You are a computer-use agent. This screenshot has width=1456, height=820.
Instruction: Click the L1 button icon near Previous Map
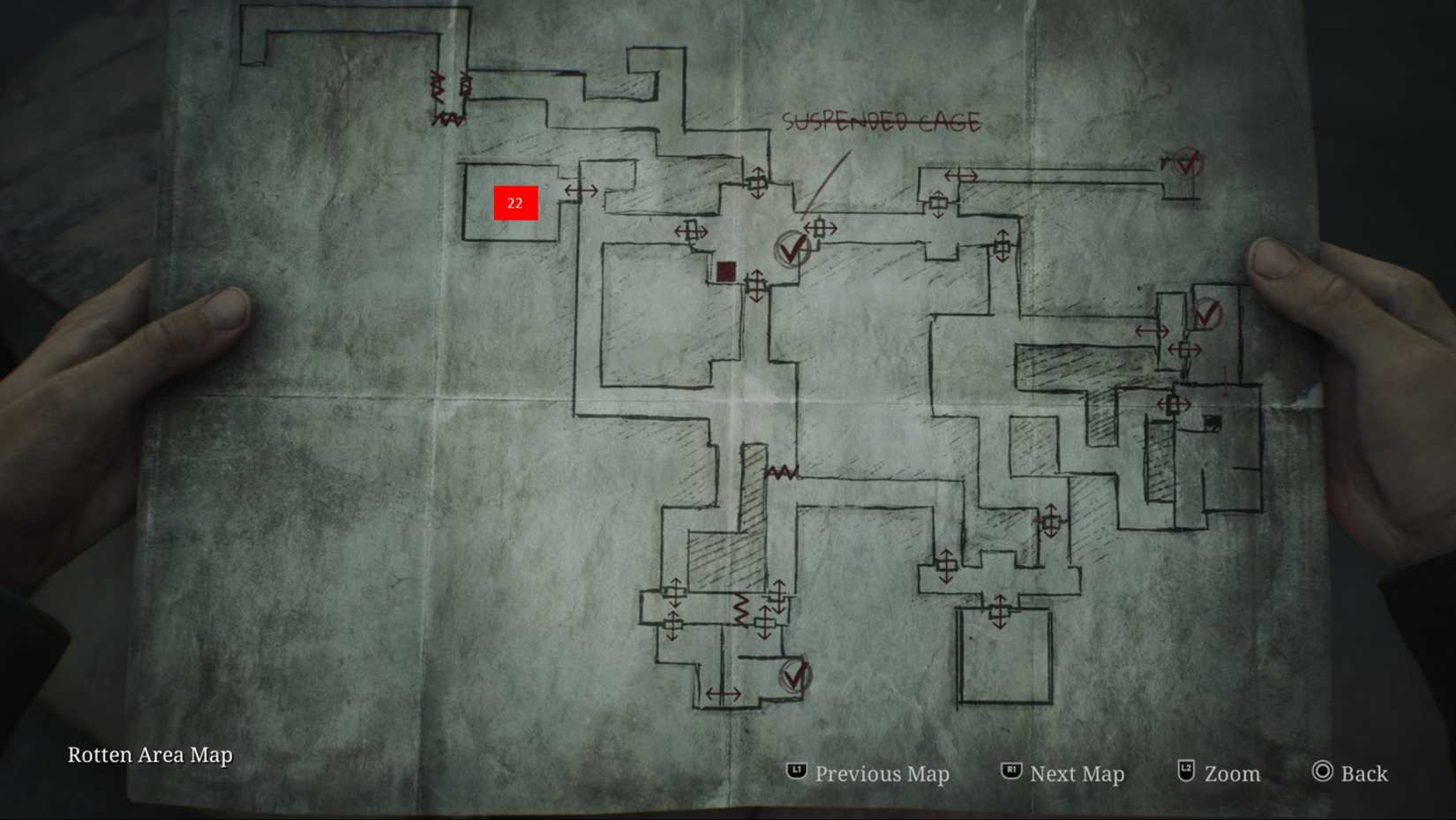point(797,772)
